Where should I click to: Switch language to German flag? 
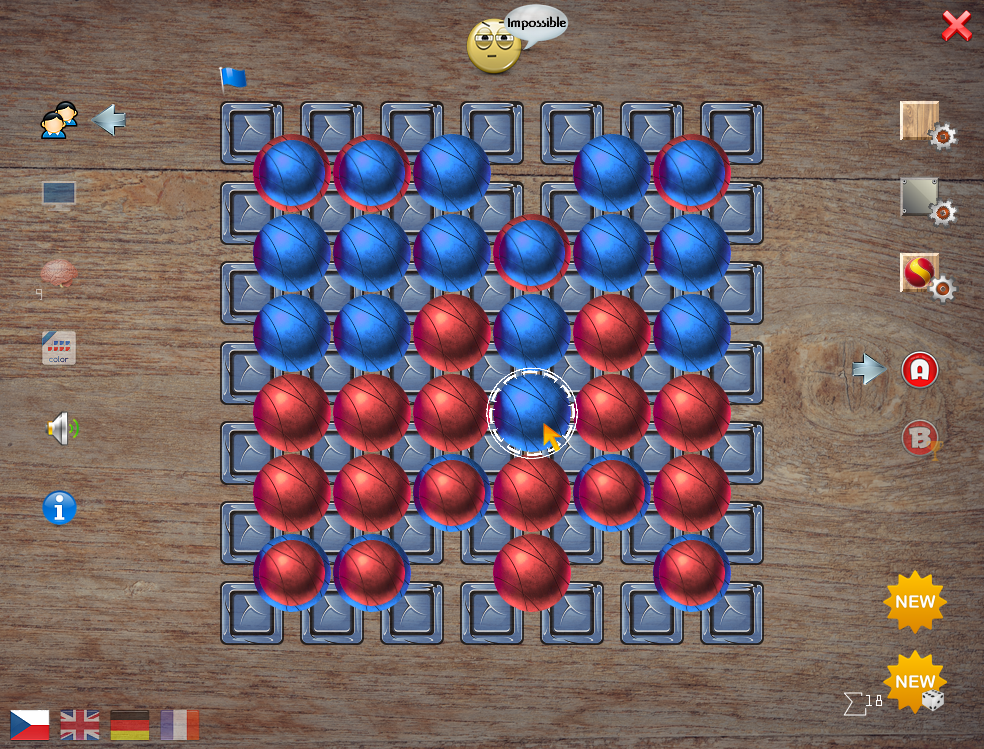click(130, 724)
